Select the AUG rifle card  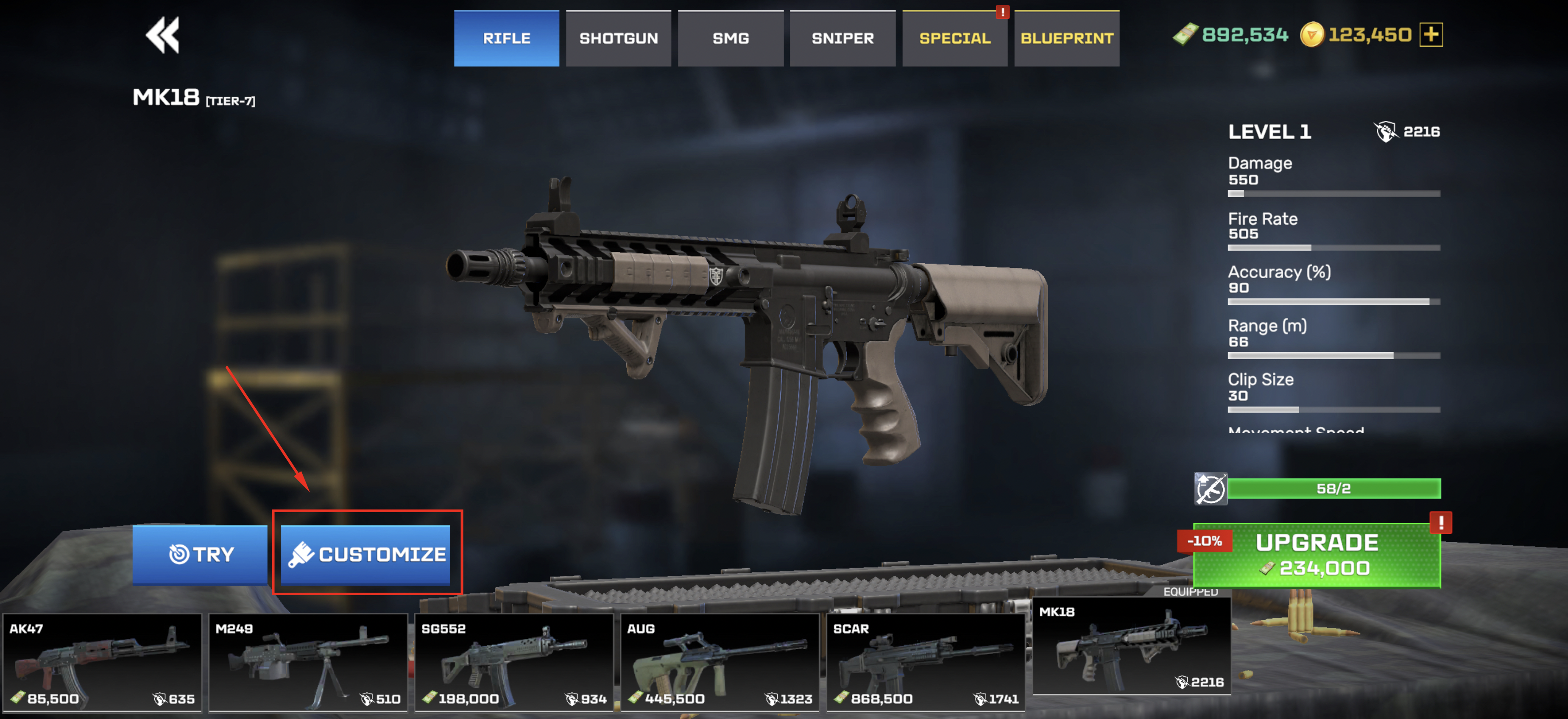click(720, 662)
